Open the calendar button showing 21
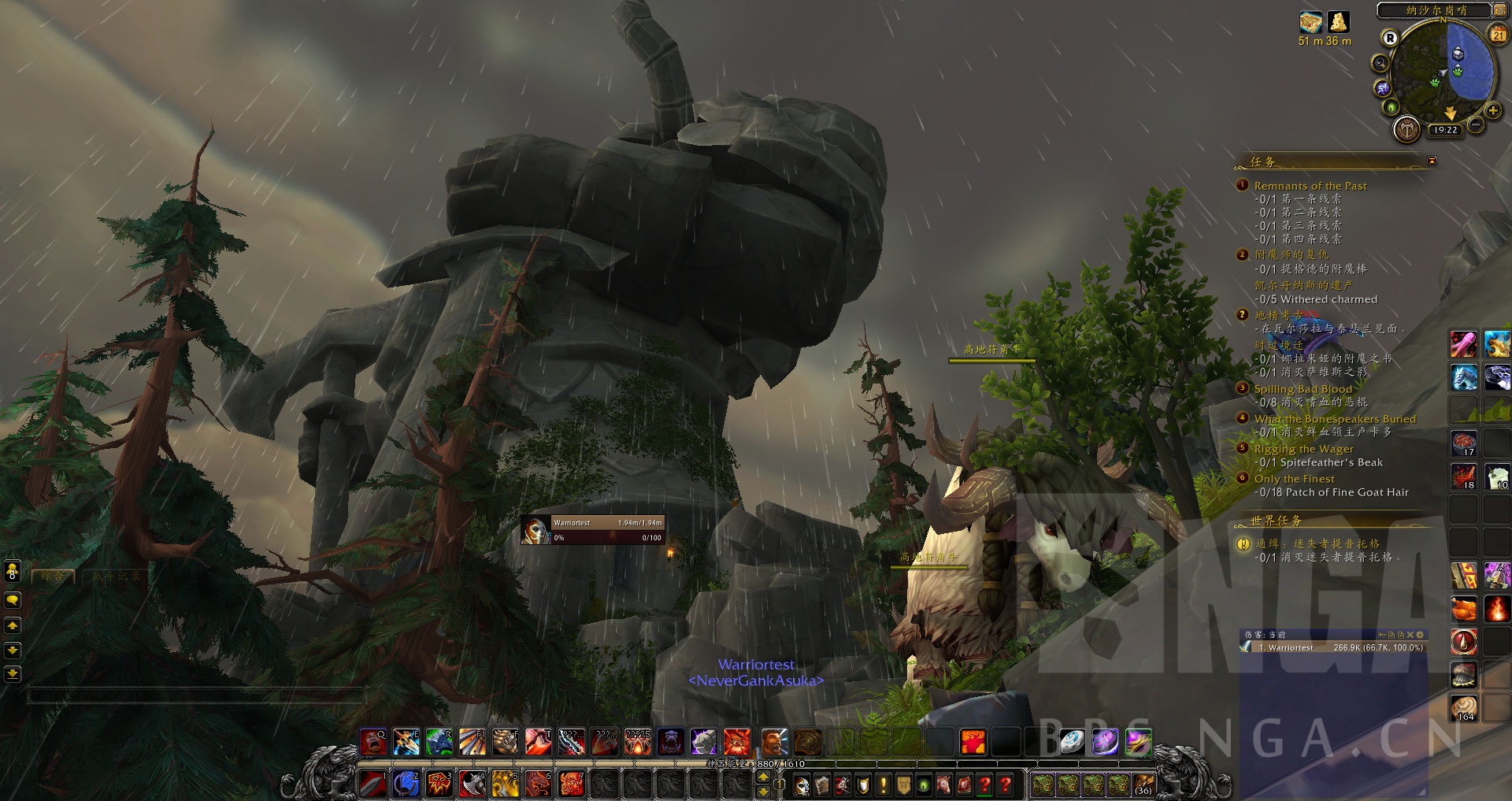 (x=1498, y=34)
